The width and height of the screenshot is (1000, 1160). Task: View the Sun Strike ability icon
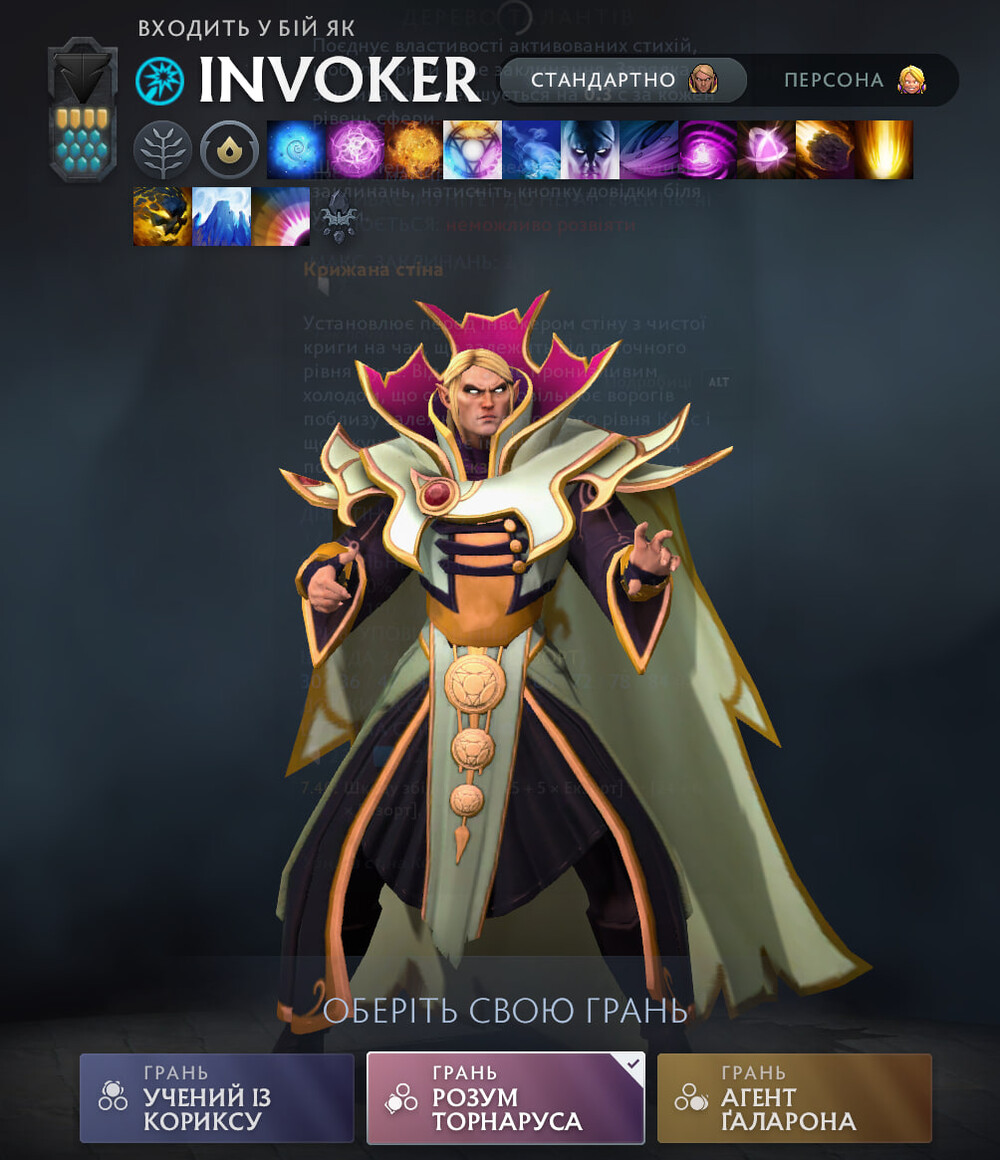click(884, 150)
